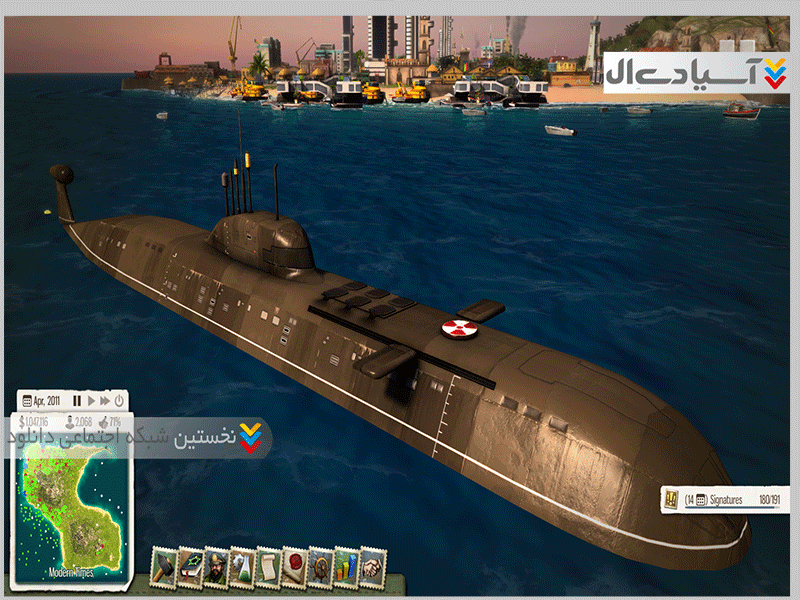Click the power icon beside speed controls

coord(118,400)
